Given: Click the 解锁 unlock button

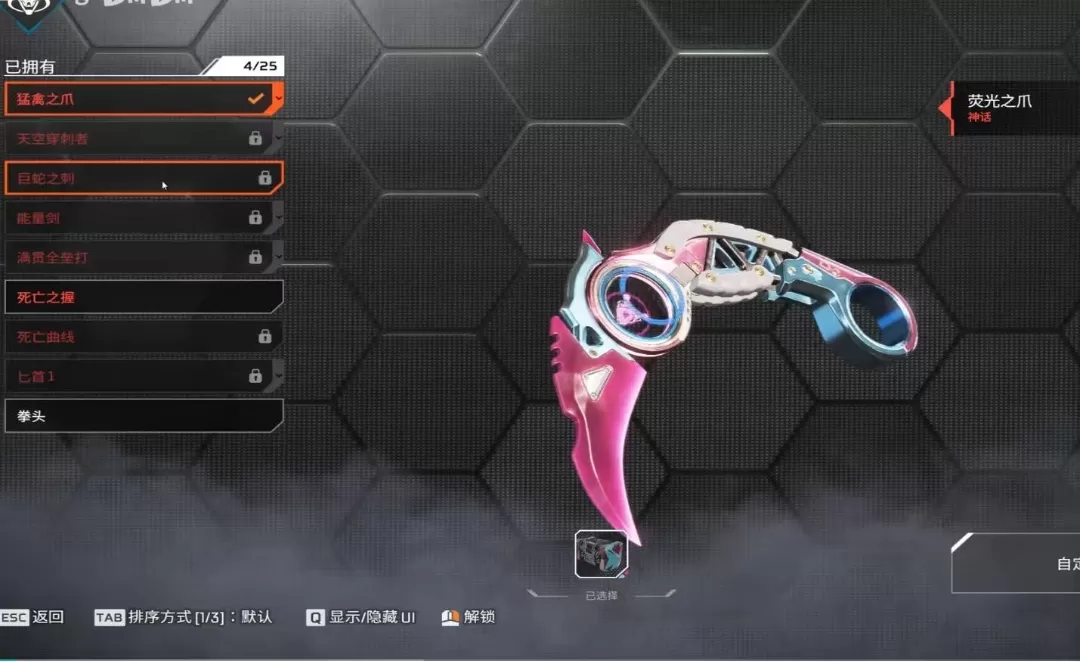Looking at the screenshot, I should pyautogui.click(x=468, y=617).
